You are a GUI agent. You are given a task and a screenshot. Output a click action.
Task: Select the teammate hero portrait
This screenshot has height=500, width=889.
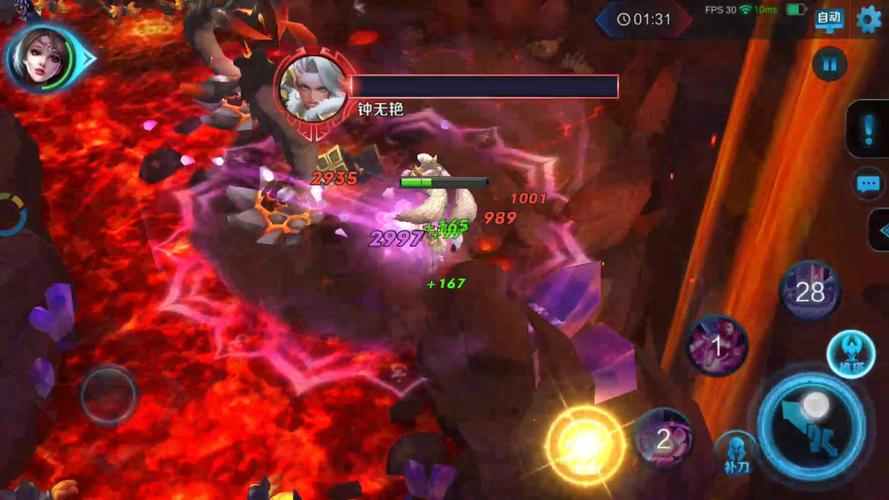tap(41, 58)
